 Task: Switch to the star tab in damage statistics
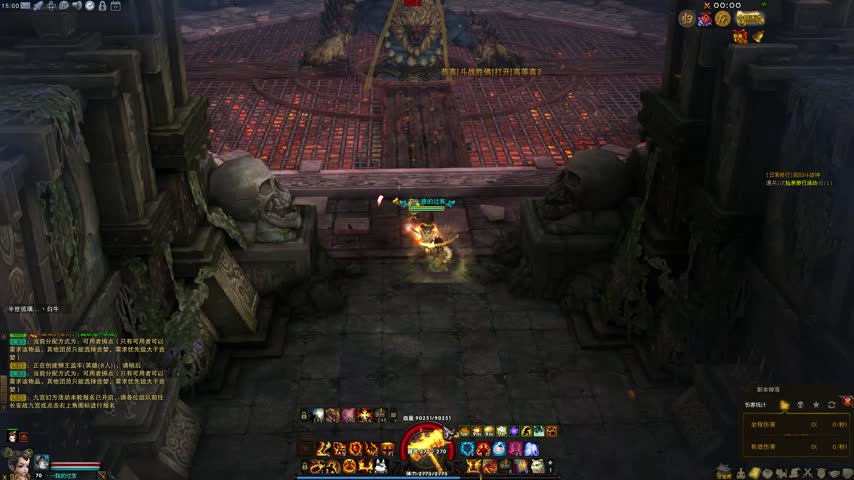816,405
